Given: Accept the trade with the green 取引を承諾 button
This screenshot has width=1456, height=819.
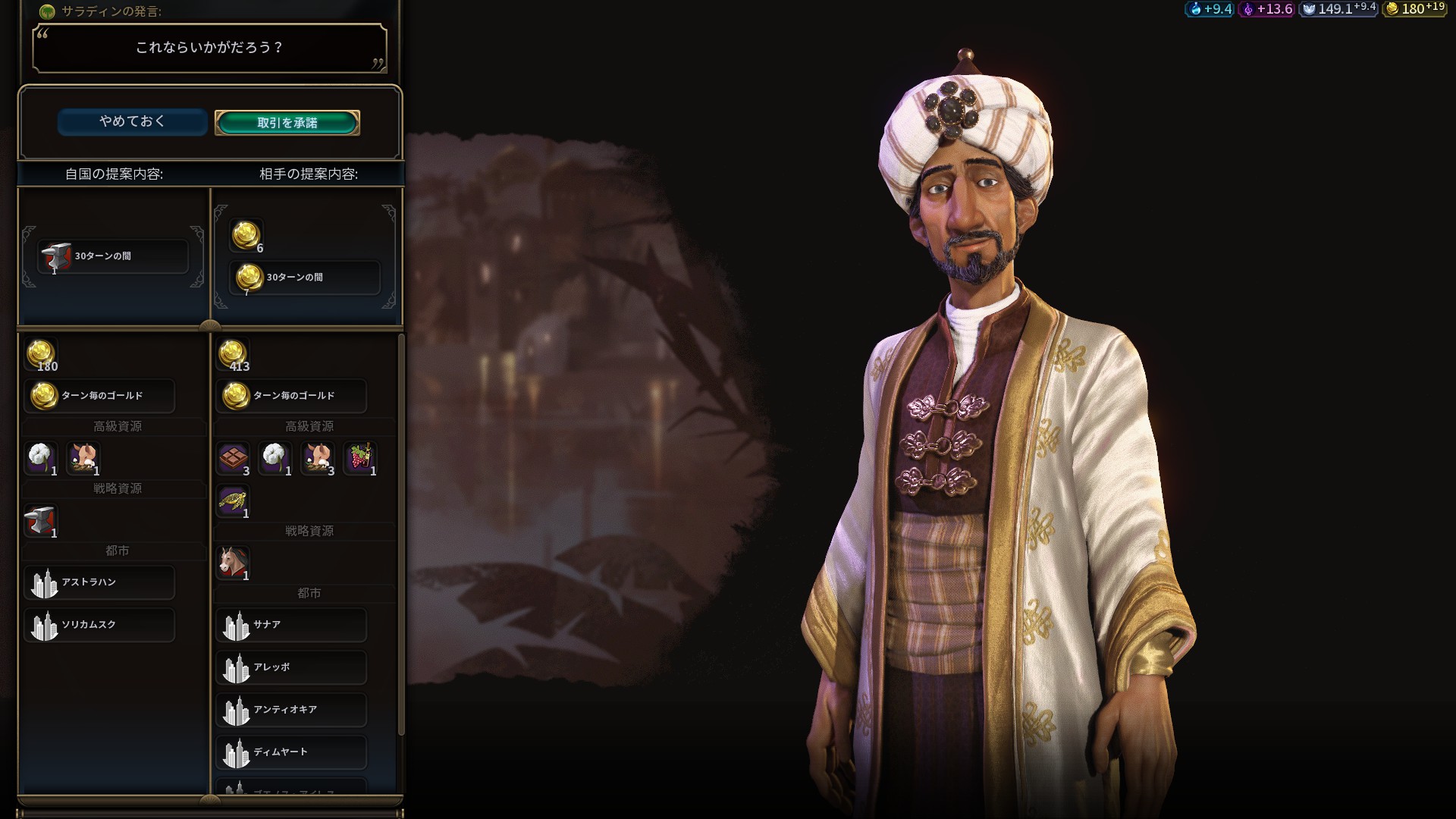Looking at the screenshot, I should tap(287, 123).
